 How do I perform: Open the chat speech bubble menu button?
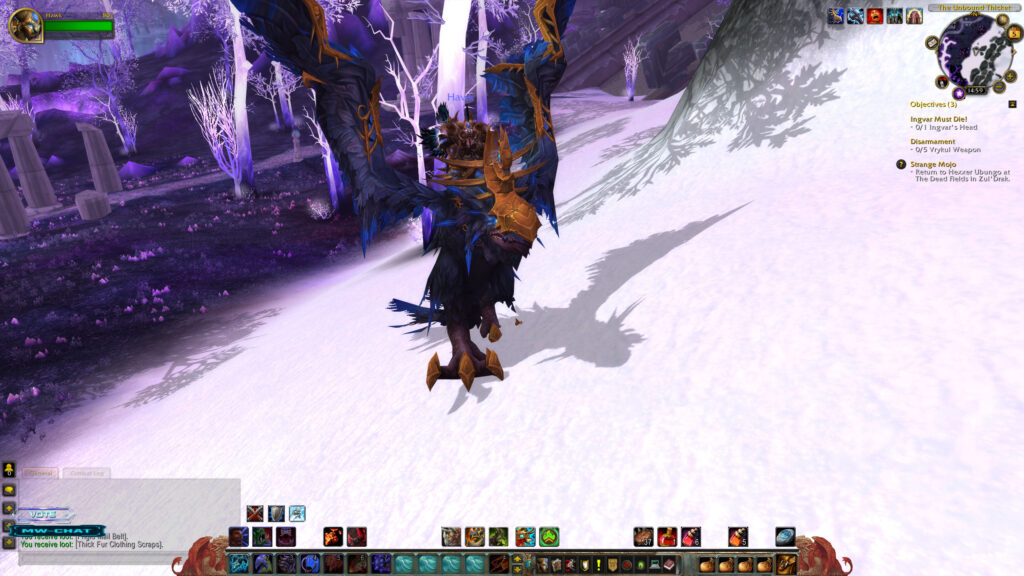9,490
